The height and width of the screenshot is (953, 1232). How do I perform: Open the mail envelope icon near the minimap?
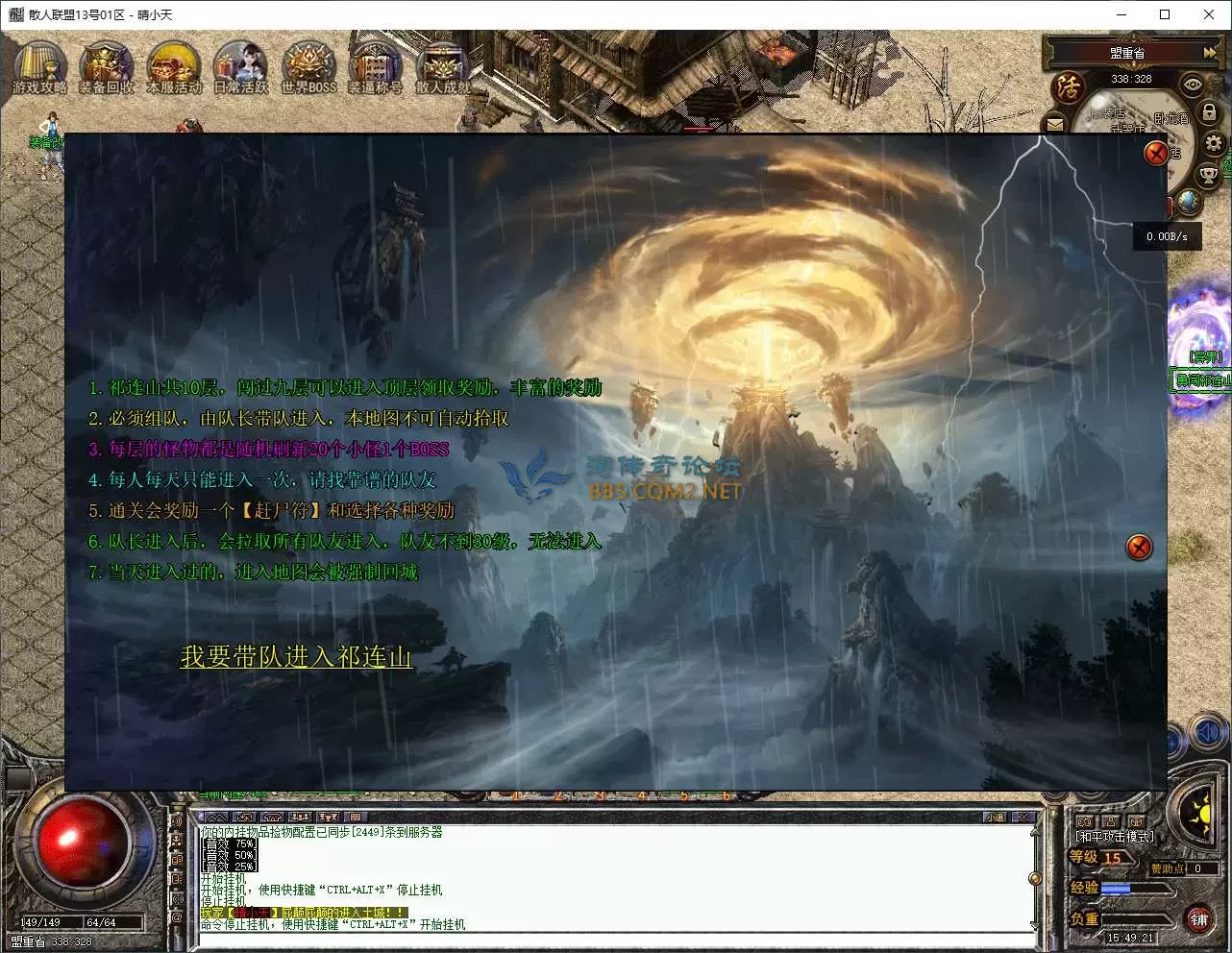(1054, 123)
